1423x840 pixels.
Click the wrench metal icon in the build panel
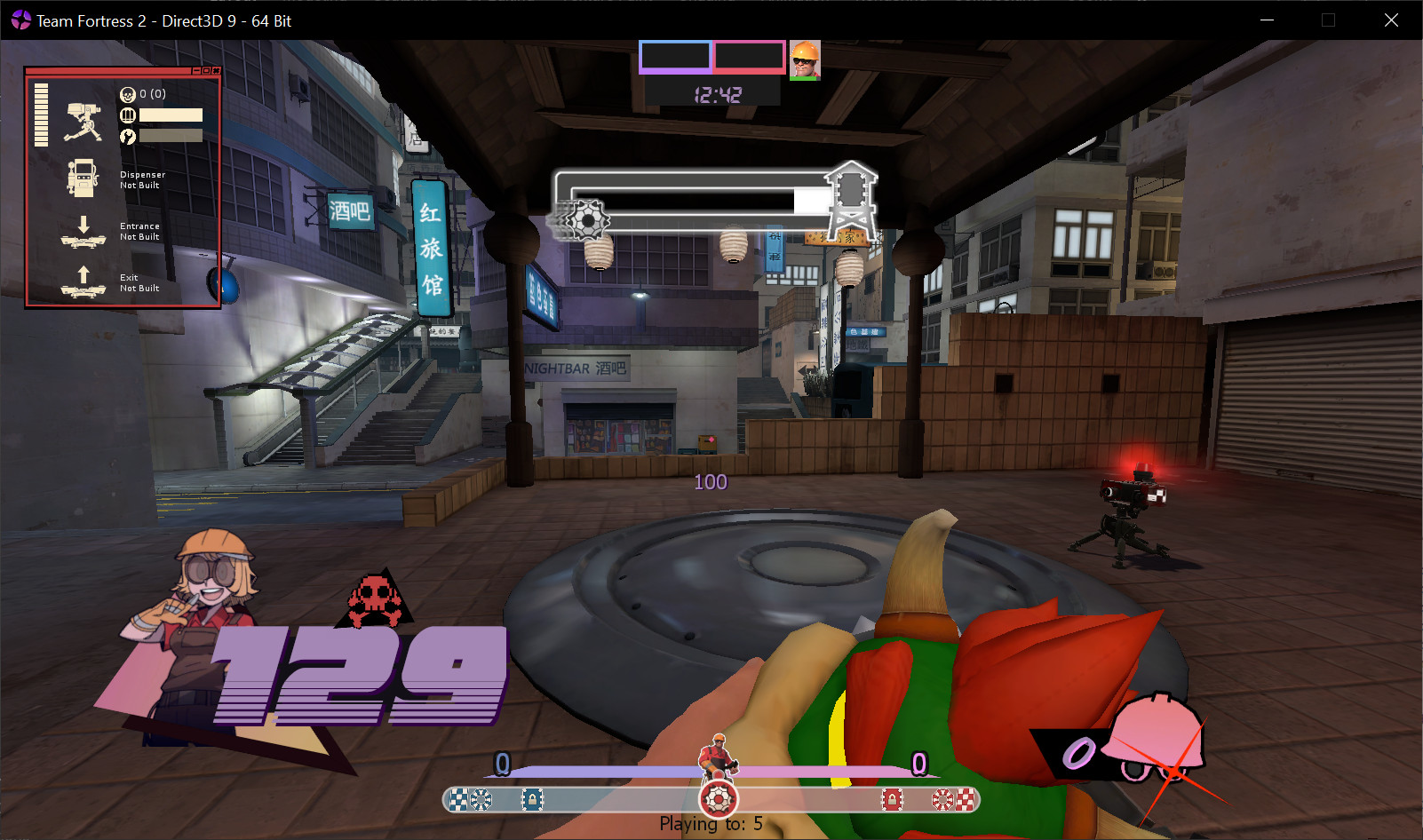point(127,136)
